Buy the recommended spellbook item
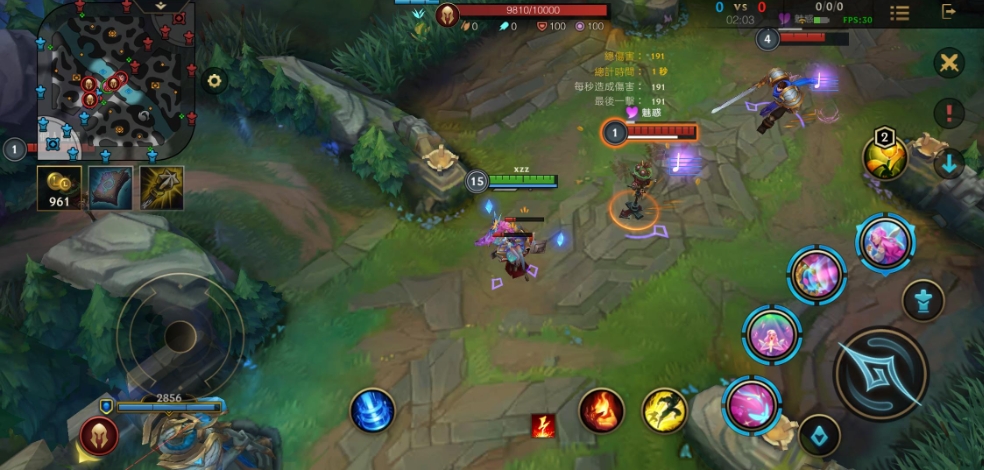 pyautogui.click(x=110, y=188)
